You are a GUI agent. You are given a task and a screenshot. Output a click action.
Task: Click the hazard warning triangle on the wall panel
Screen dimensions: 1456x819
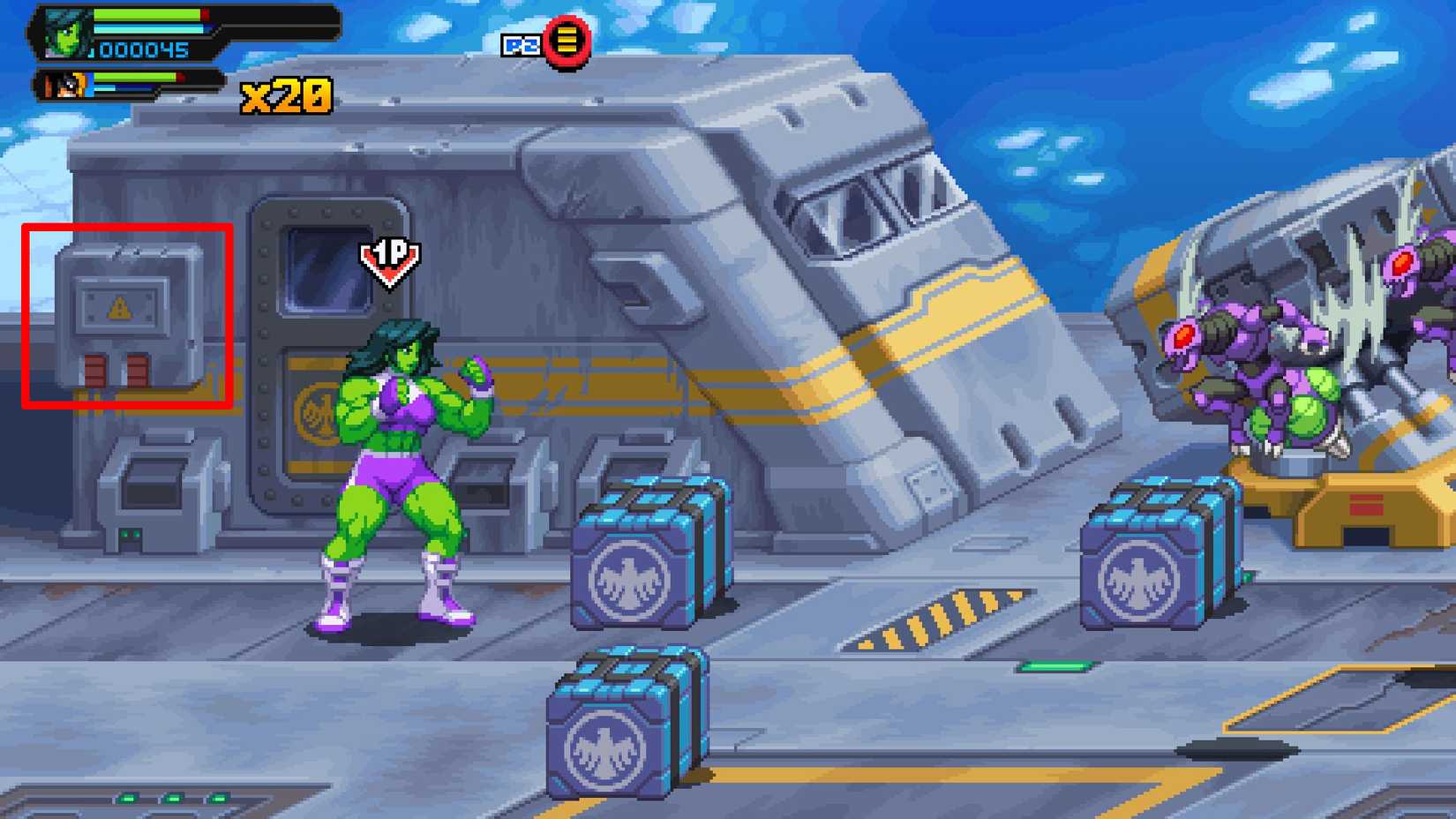coord(117,305)
